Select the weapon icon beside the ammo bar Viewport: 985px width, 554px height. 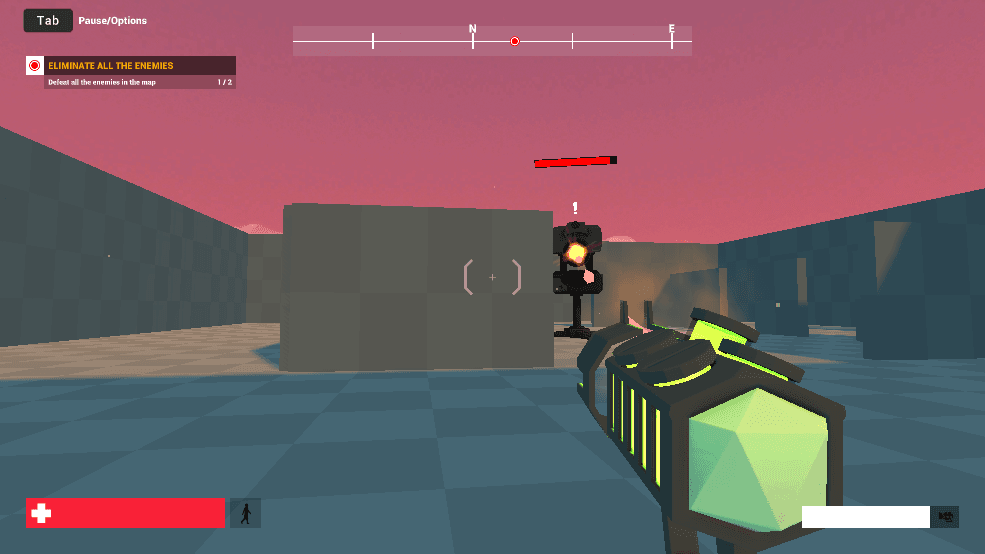[945, 517]
